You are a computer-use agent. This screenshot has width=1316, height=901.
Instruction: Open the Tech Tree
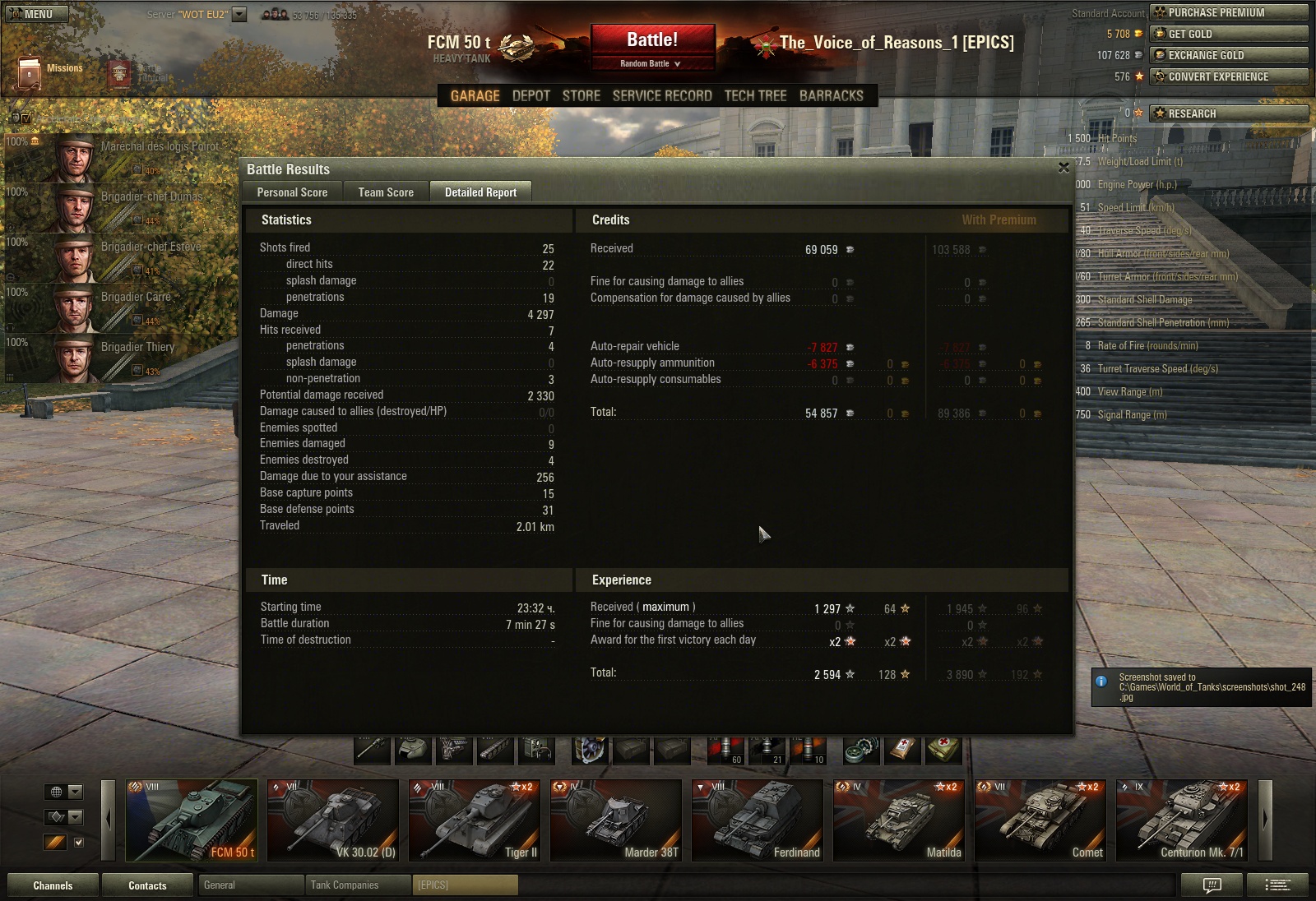pyautogui.click(x=755, y=95)
